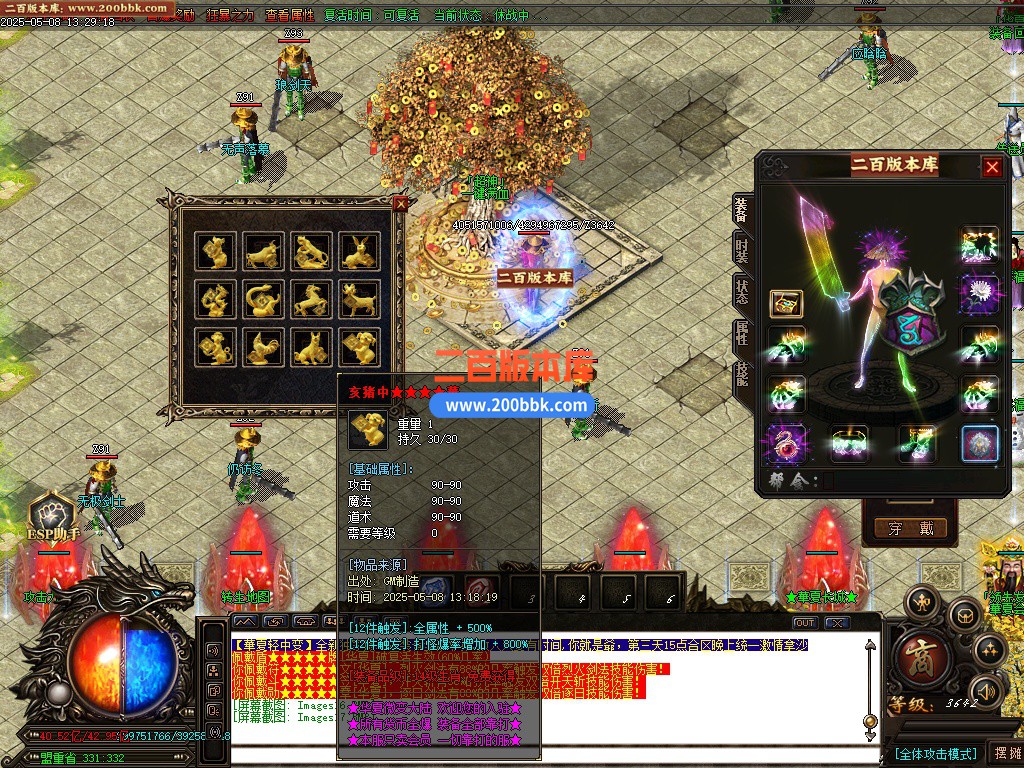This screenshot has width=1024, height=768.
Task: Click the golden snake zodiac statue
Action: click(x=263, y=299)
